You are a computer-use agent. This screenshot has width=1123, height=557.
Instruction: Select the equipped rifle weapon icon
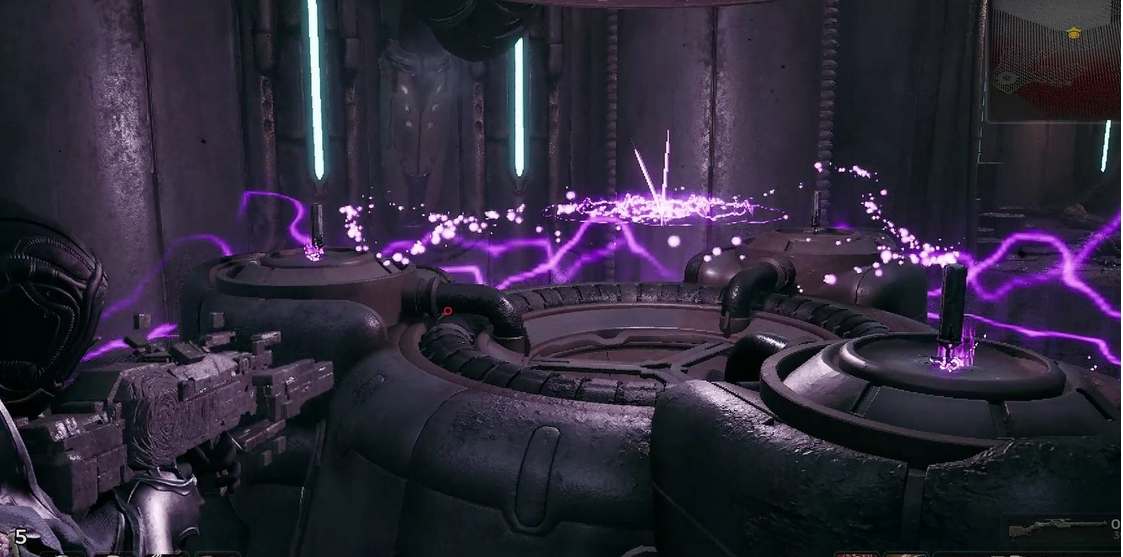click(x=1057, y=528)
